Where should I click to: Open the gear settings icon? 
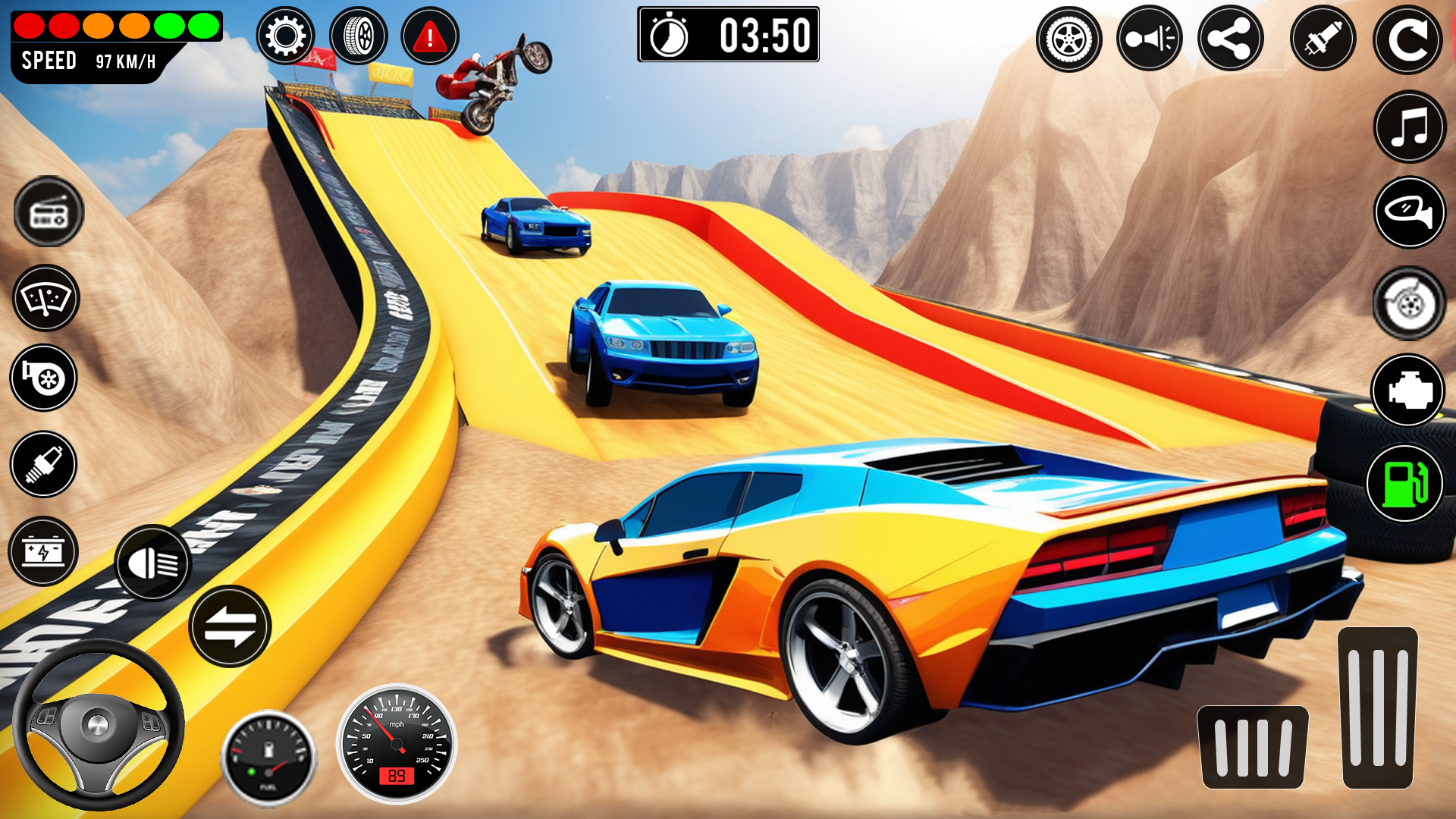(285, 36)
